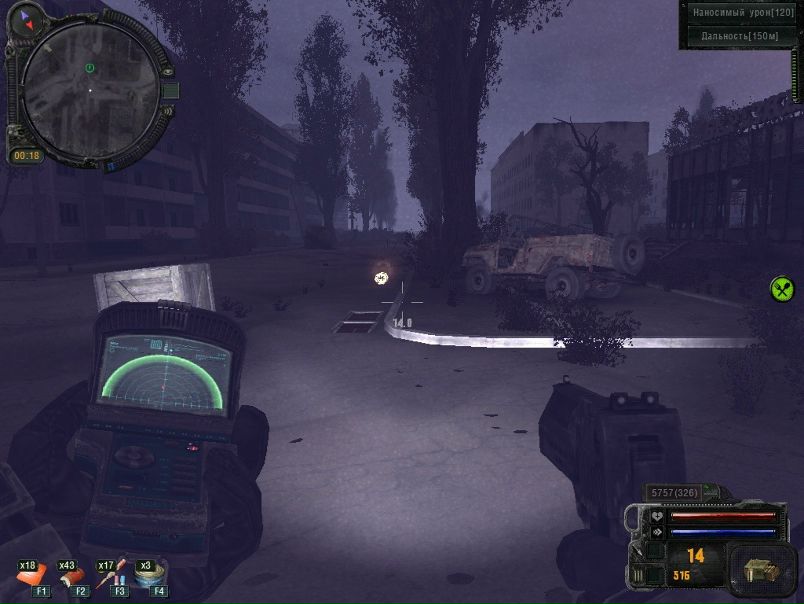Select the sausage food quick slot

72,577
